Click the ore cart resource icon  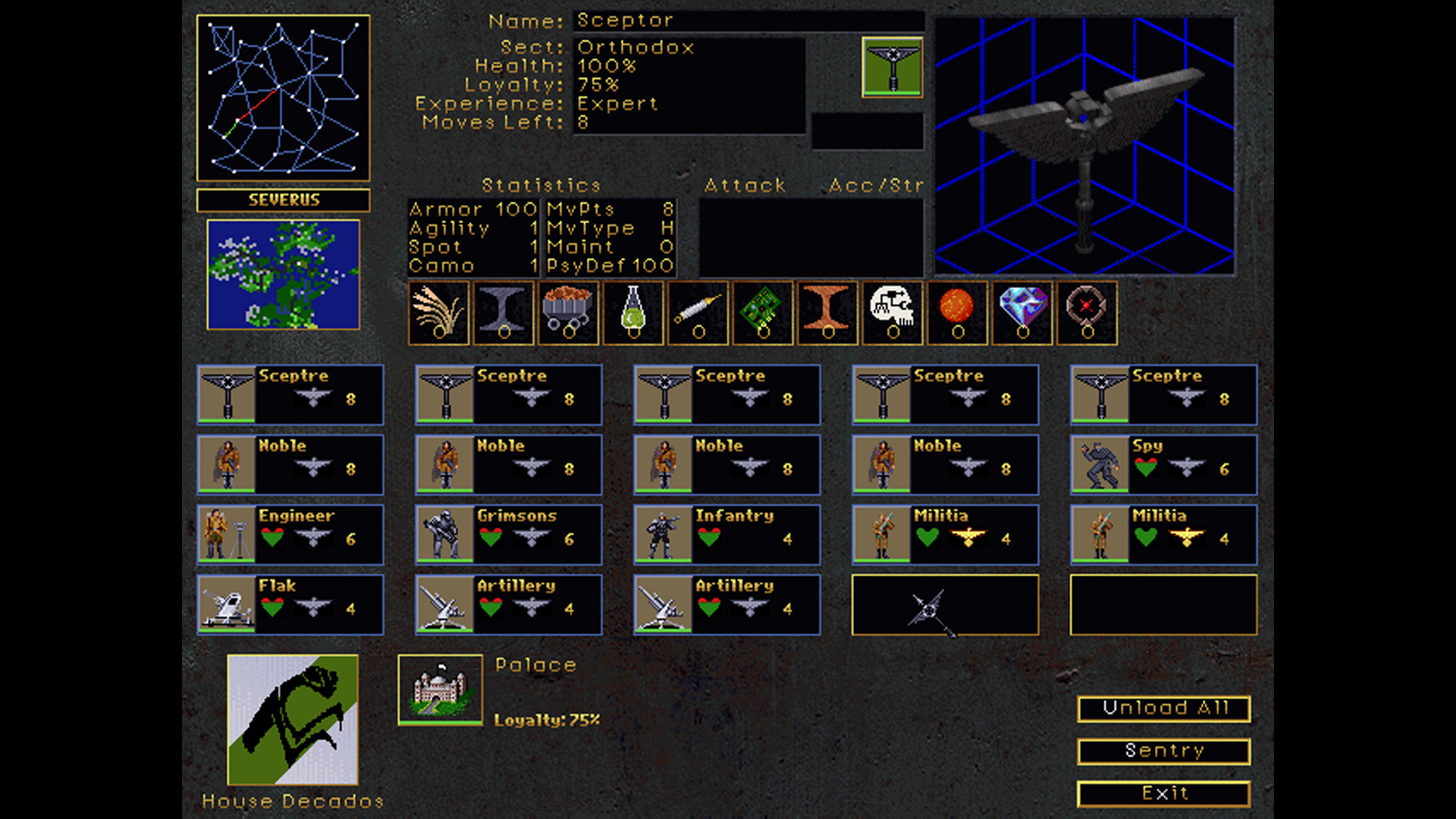[x=569, y=312]
